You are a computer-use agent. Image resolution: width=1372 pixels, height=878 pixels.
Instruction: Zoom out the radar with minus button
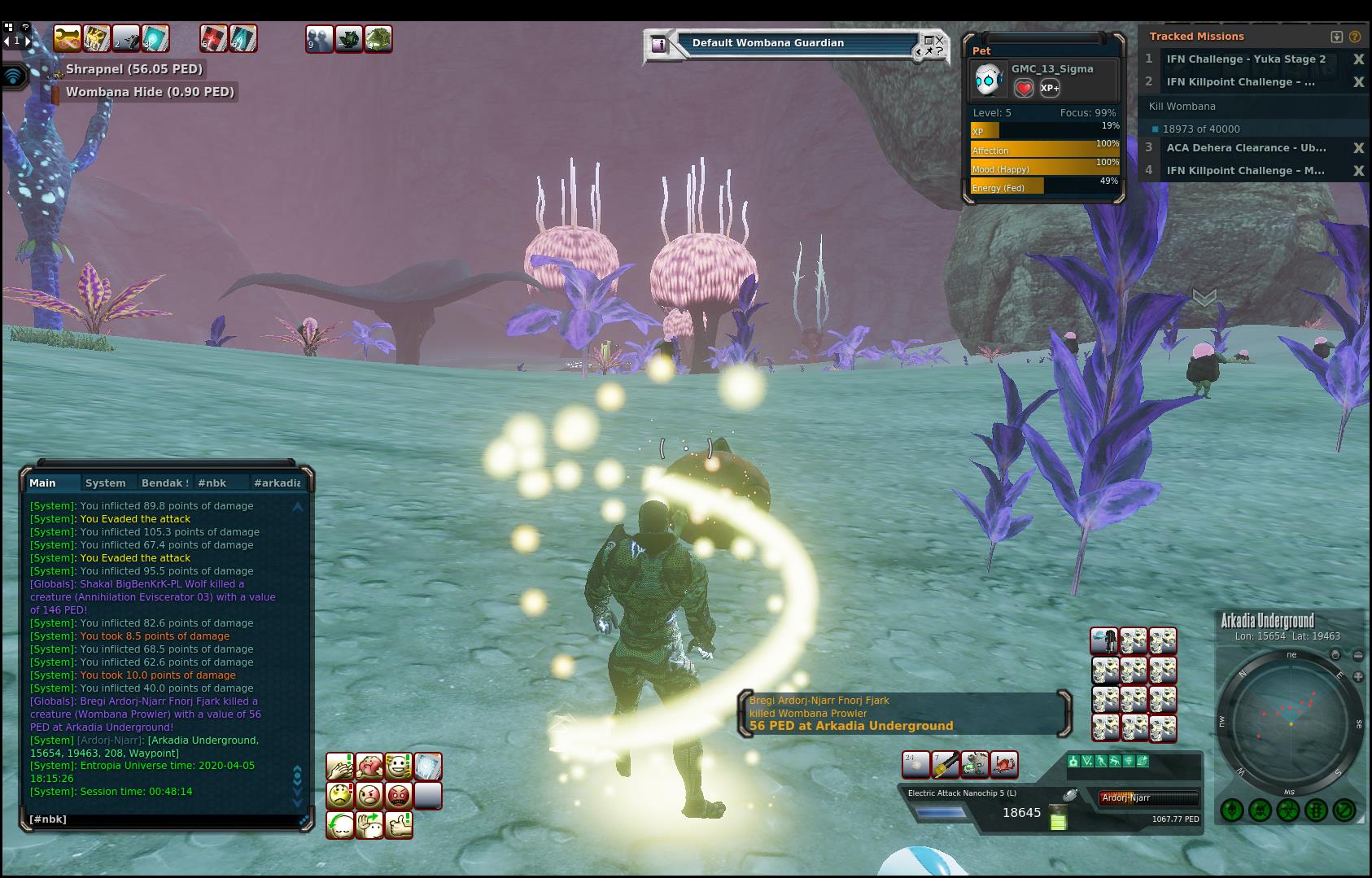click(x=1358, y=655)
